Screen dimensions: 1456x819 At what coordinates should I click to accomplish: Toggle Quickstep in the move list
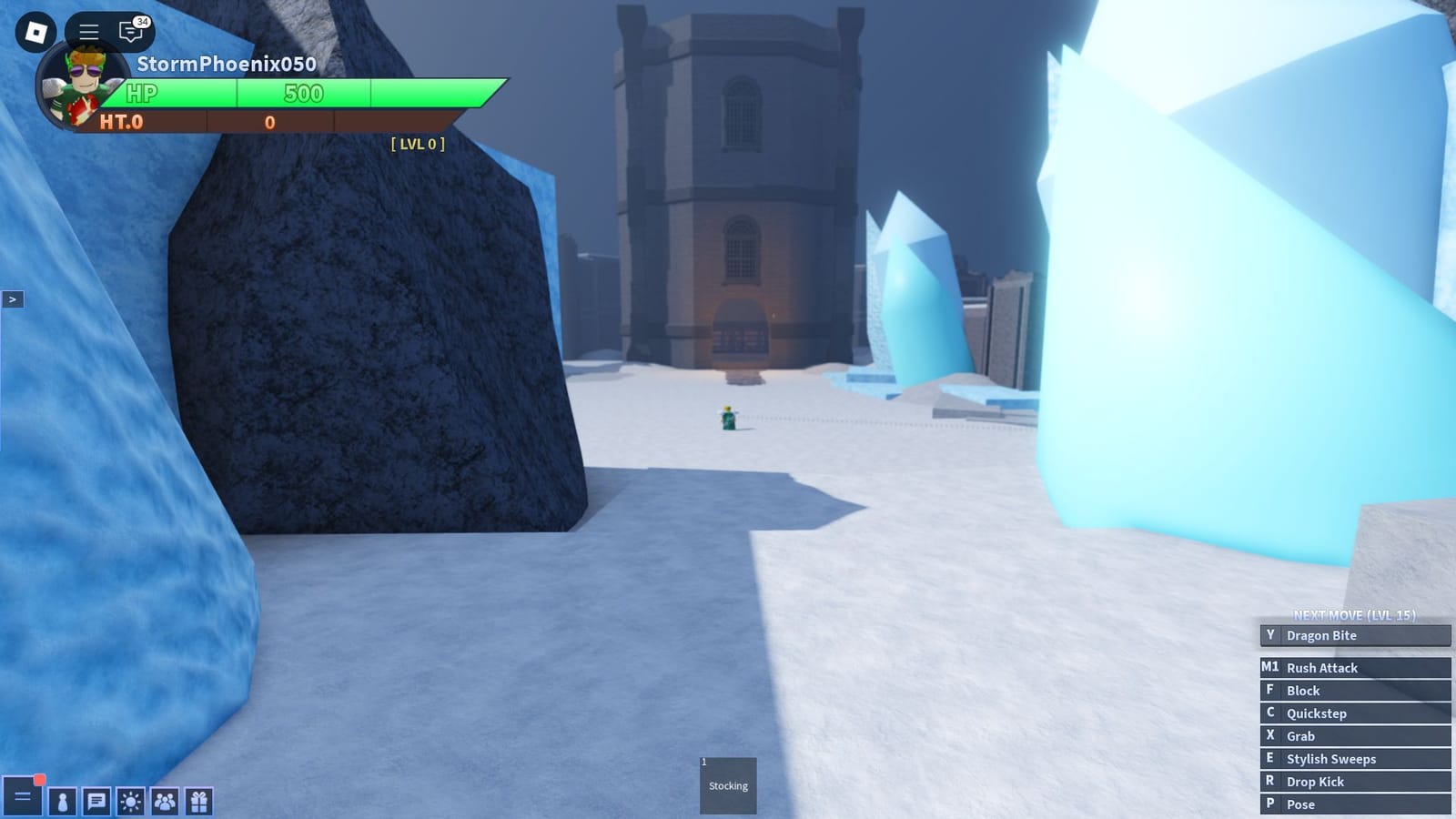(1354, 713)
